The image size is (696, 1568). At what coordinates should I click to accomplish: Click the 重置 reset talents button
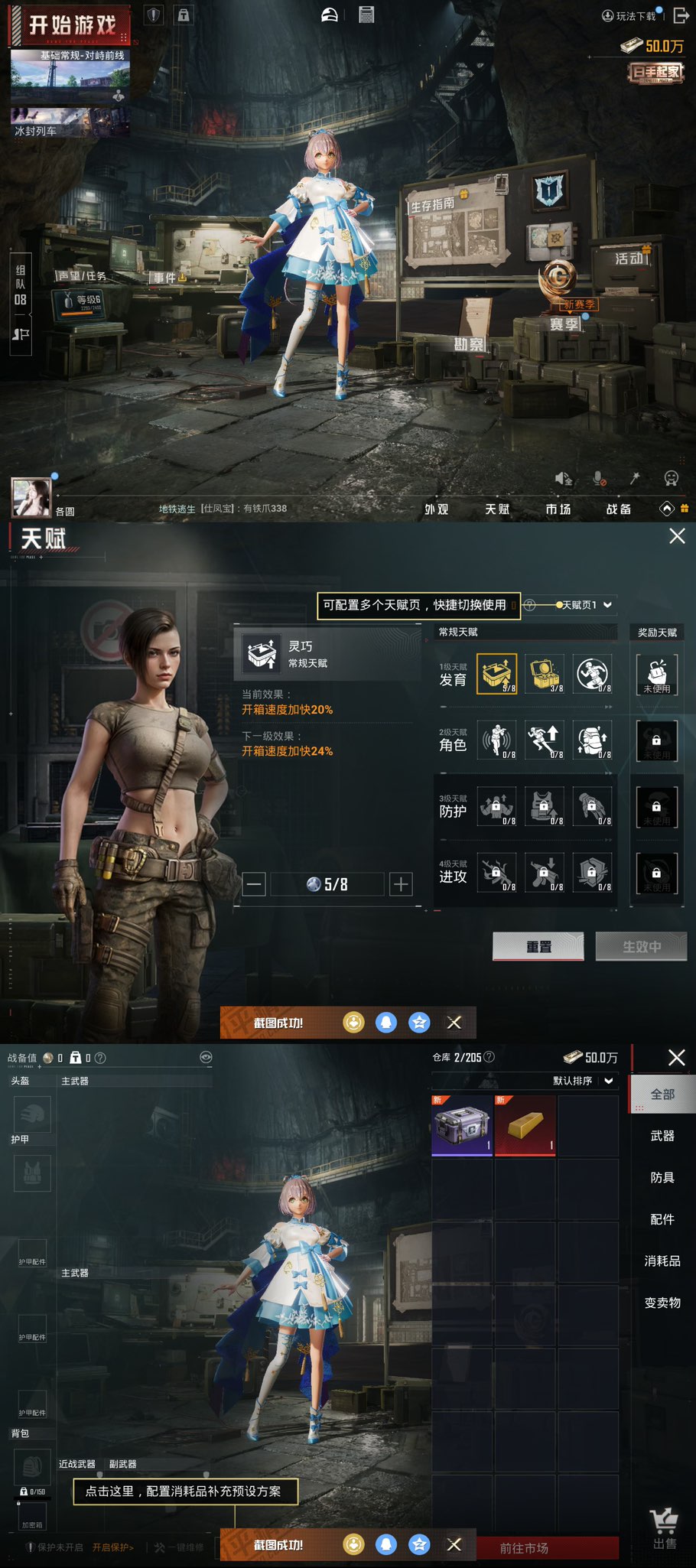tap(538, 947)
